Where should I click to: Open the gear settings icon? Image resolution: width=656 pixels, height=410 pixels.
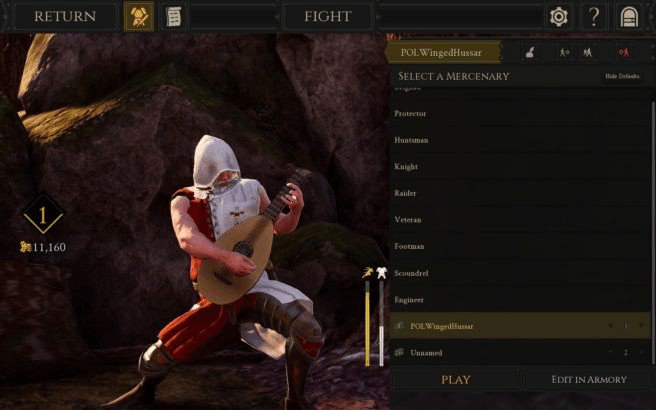(x=559, y=17)
